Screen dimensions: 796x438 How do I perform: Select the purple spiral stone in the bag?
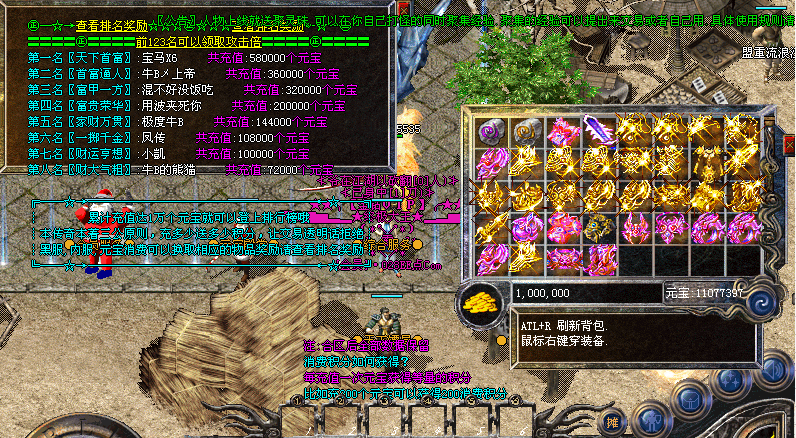[489, 131]
